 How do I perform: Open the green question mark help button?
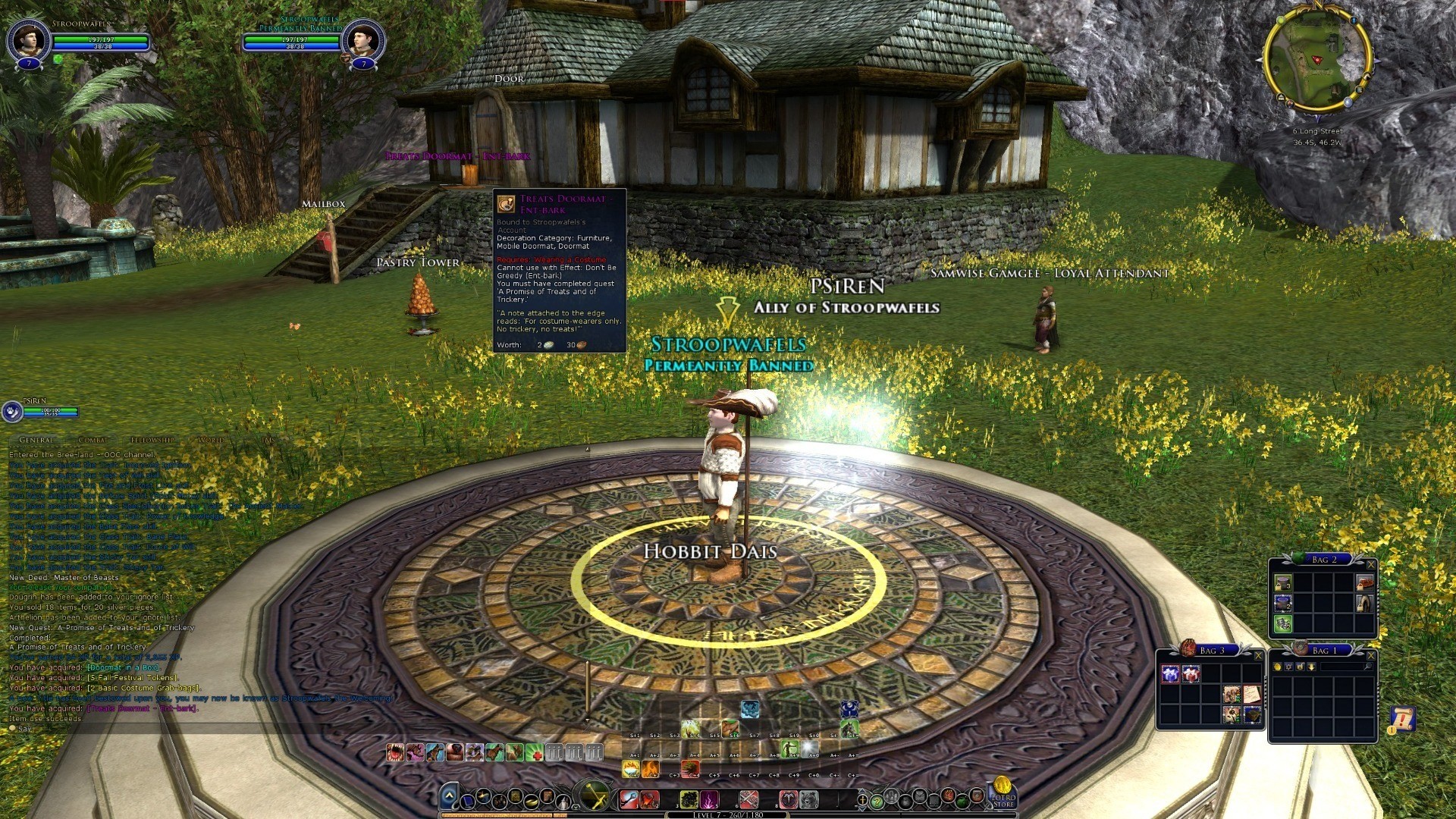click(877, 800)
